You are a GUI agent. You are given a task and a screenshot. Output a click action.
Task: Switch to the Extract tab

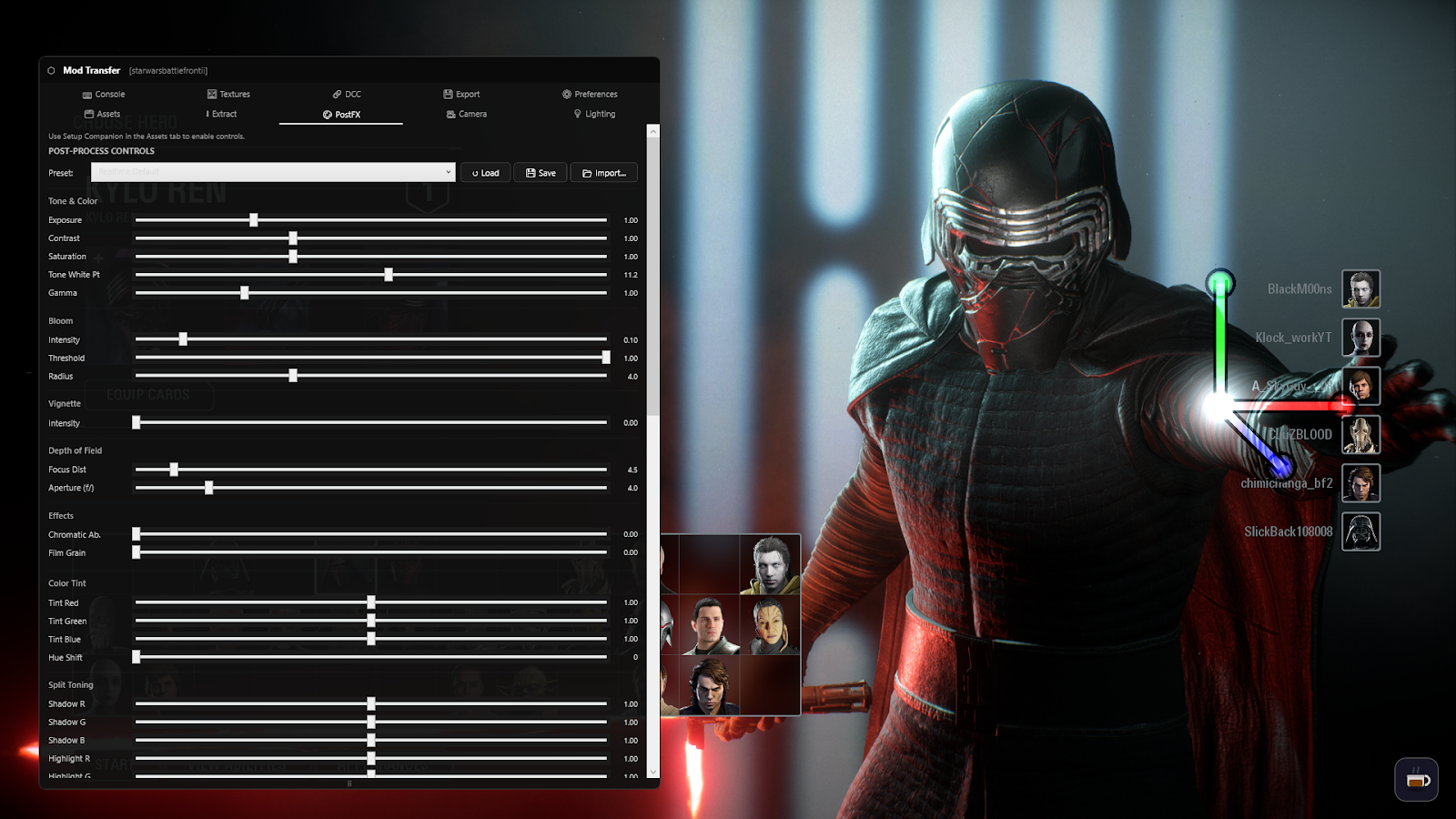pyautogui.click(x=221, y=114)
